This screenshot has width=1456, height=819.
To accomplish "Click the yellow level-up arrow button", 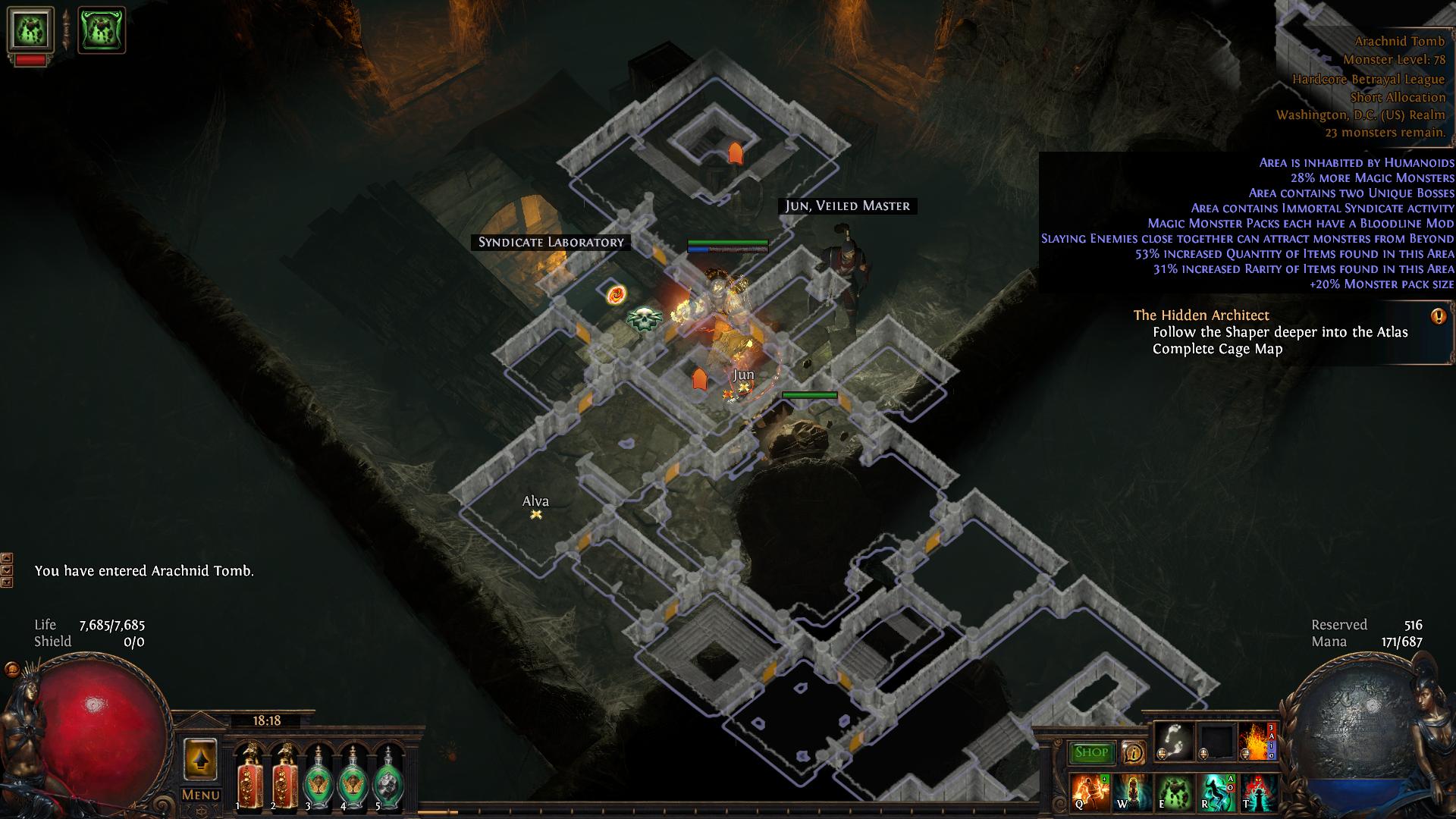I will pyautogui.click(x=201, y=758).
